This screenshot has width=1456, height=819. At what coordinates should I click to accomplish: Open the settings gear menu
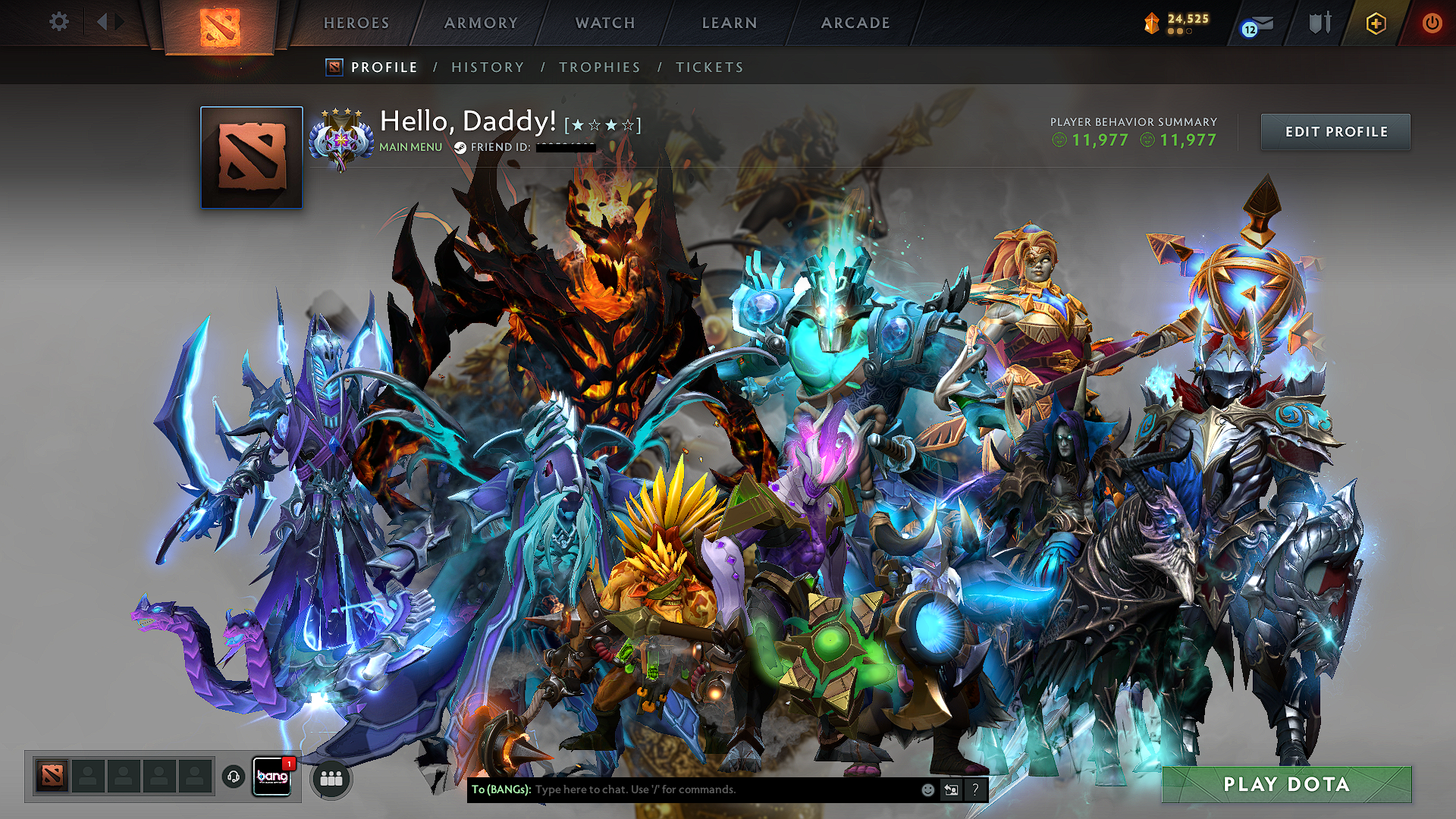(x=58, y=22)
